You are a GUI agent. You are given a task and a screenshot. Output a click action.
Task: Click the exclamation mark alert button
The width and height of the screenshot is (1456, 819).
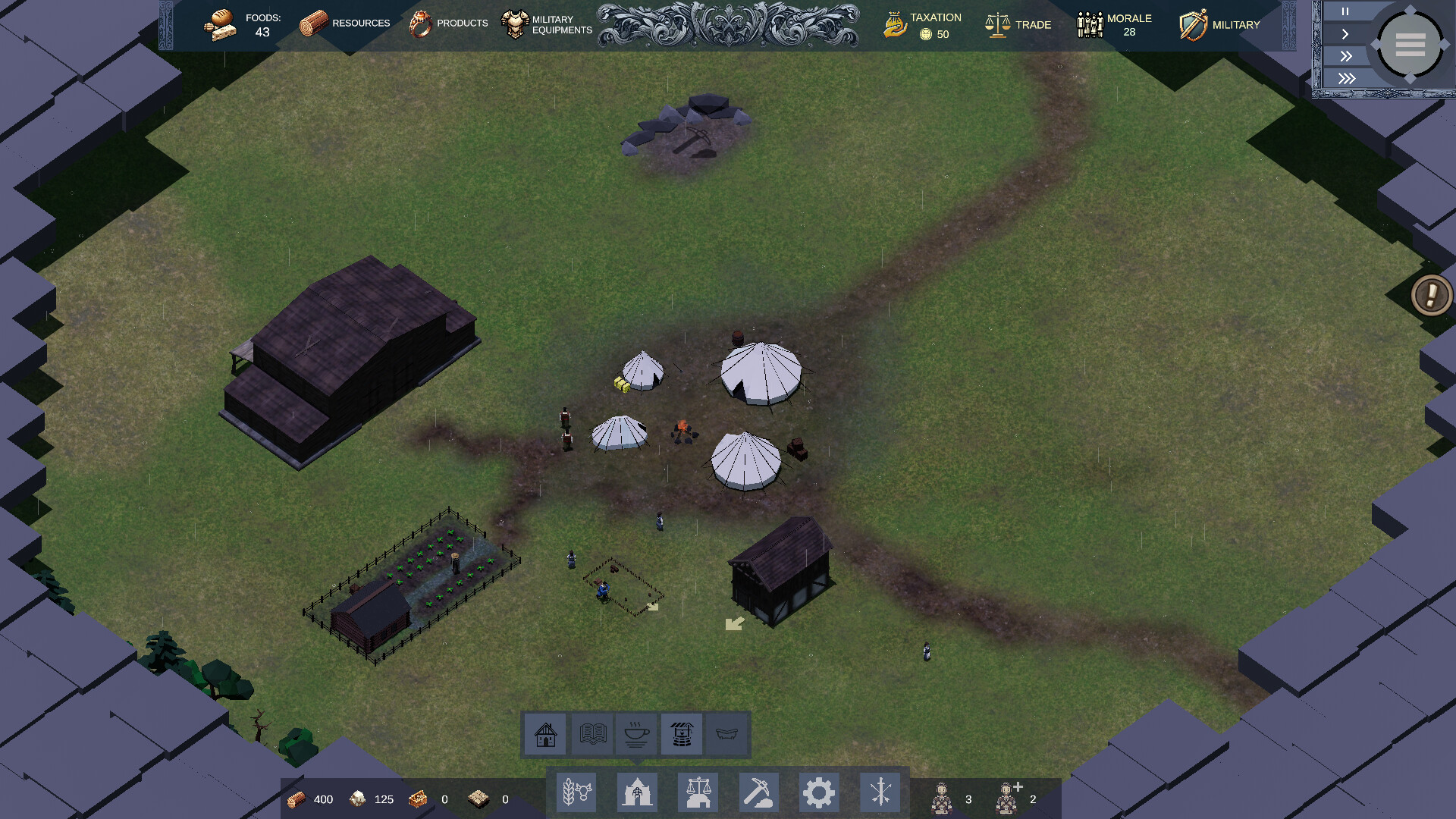[x=1431, y=294]
